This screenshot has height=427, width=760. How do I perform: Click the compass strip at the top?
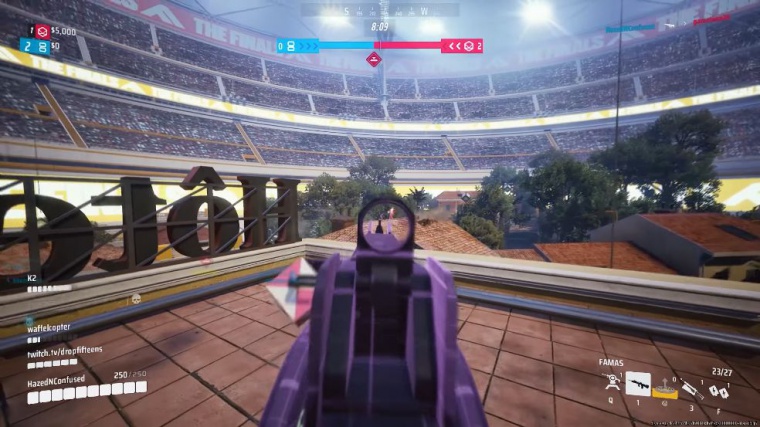pyautogui.click(x=380, y=11)
